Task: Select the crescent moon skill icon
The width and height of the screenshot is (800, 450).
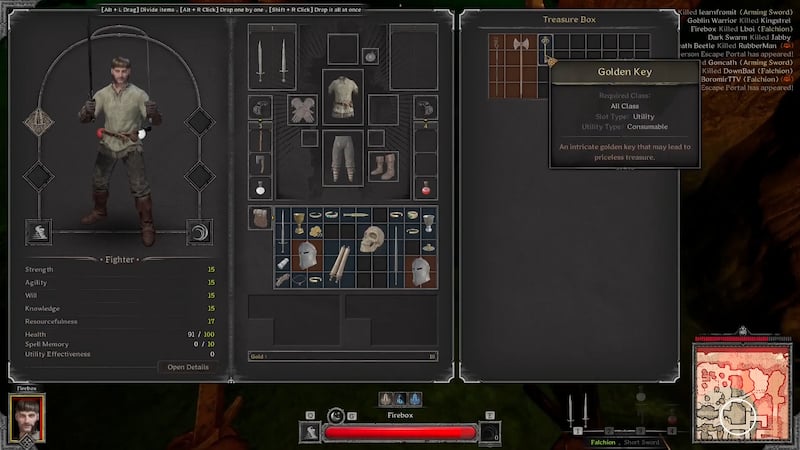Action: coord(199,232)
